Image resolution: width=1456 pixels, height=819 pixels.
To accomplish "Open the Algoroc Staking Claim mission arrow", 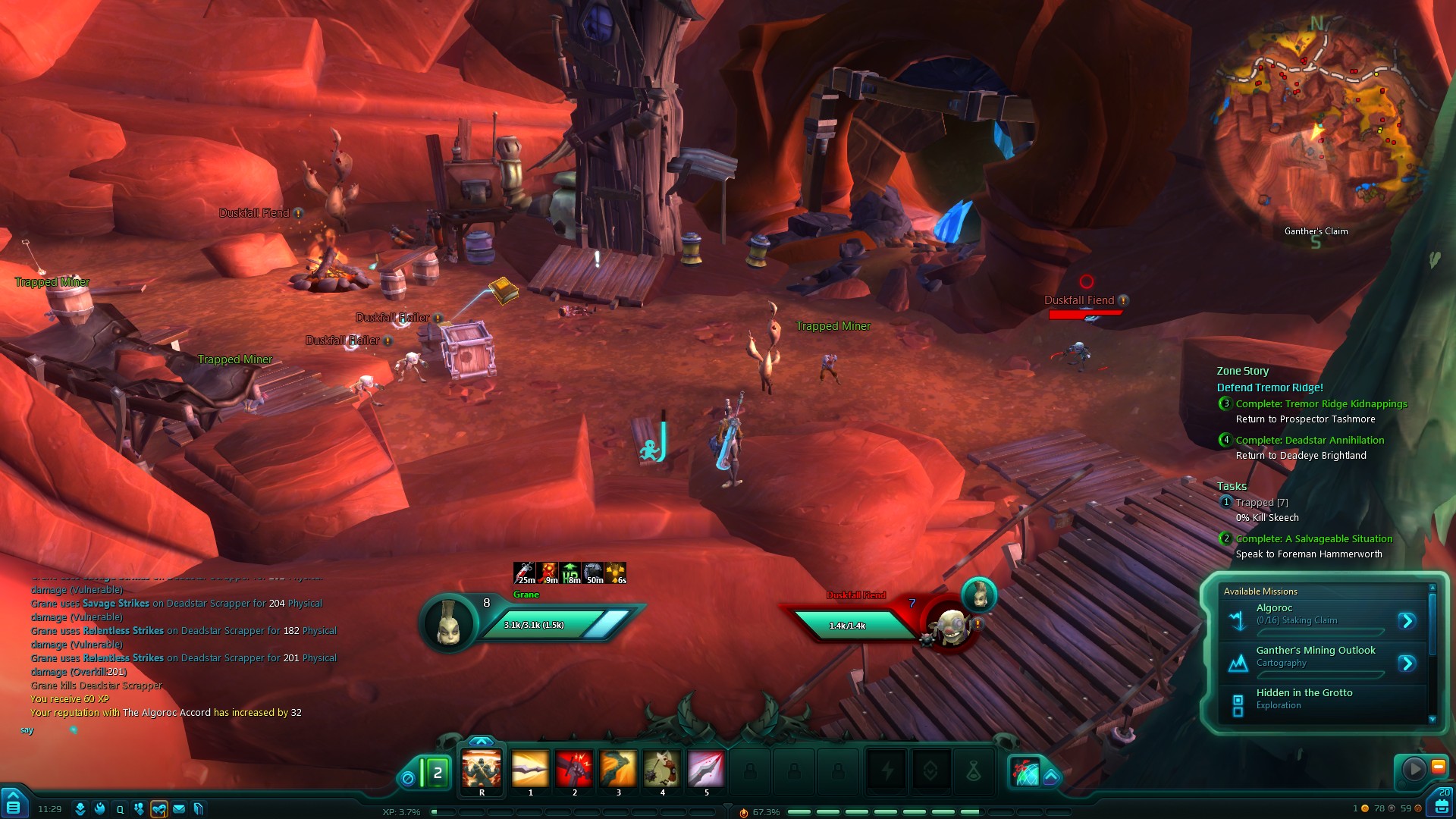I will click(1407, 621).
